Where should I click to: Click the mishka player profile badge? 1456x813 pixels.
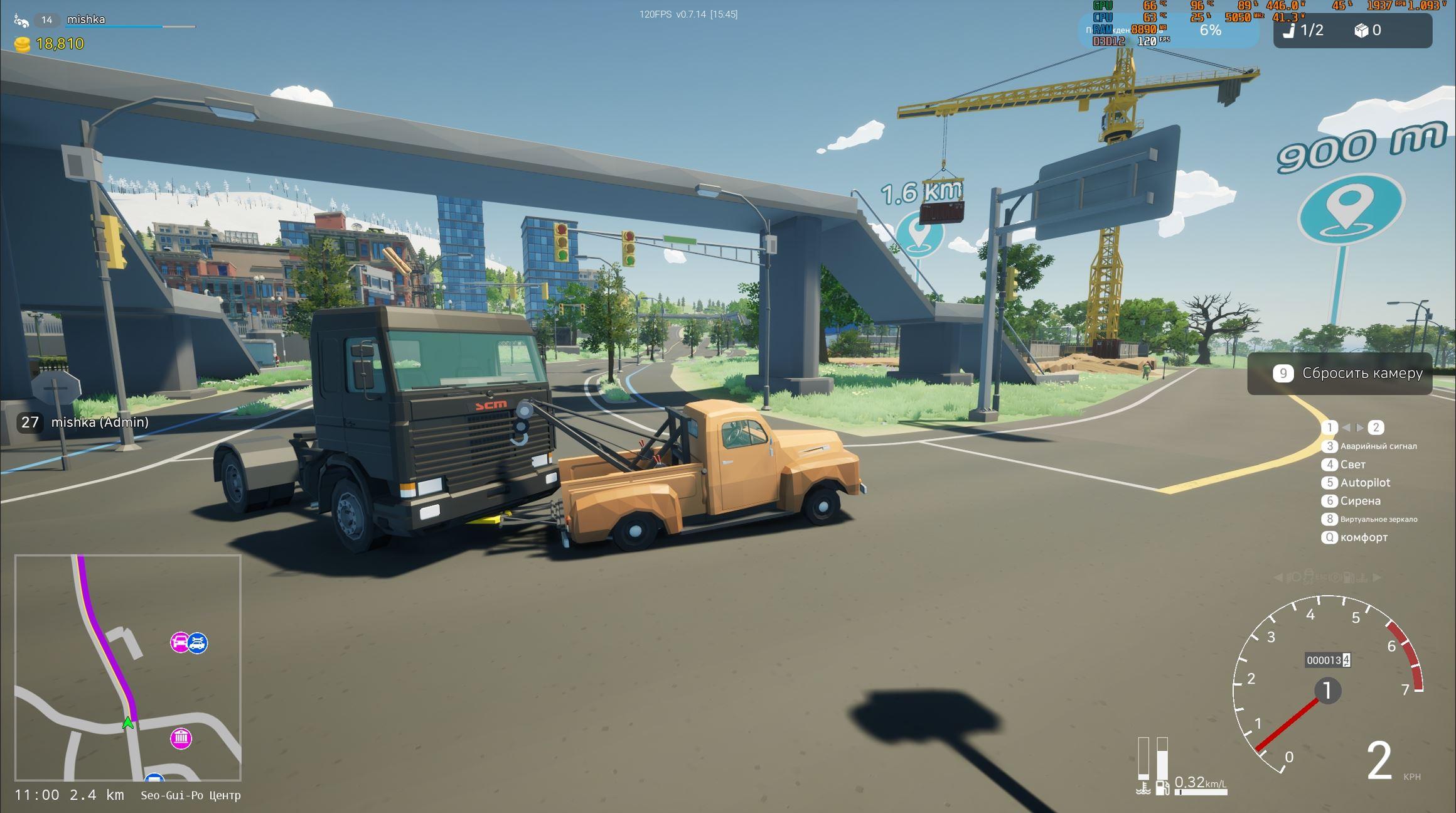point(85,19)
